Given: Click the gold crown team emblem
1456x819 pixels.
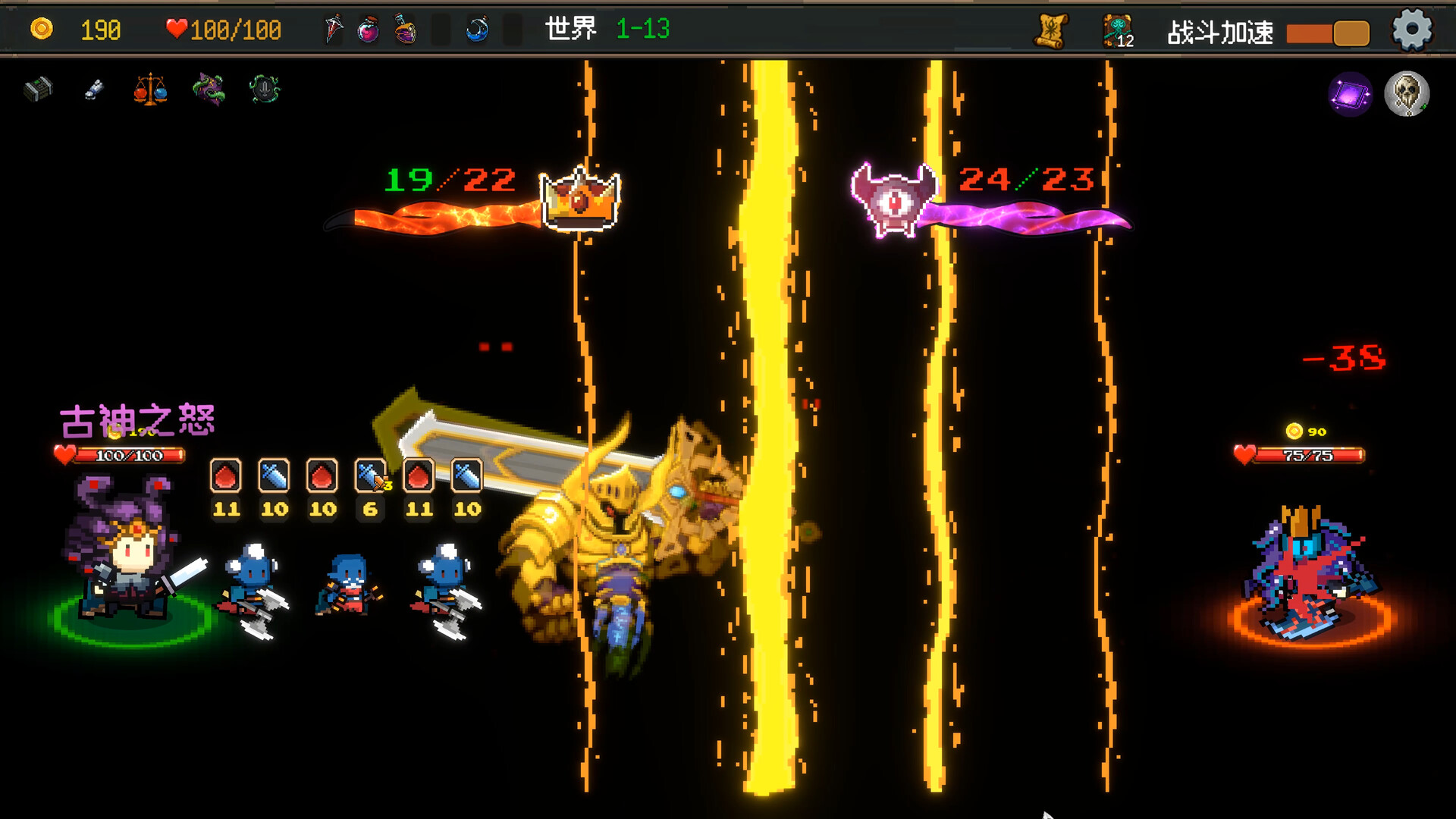Looking at the screenshot, I should (x=580, y=199).
